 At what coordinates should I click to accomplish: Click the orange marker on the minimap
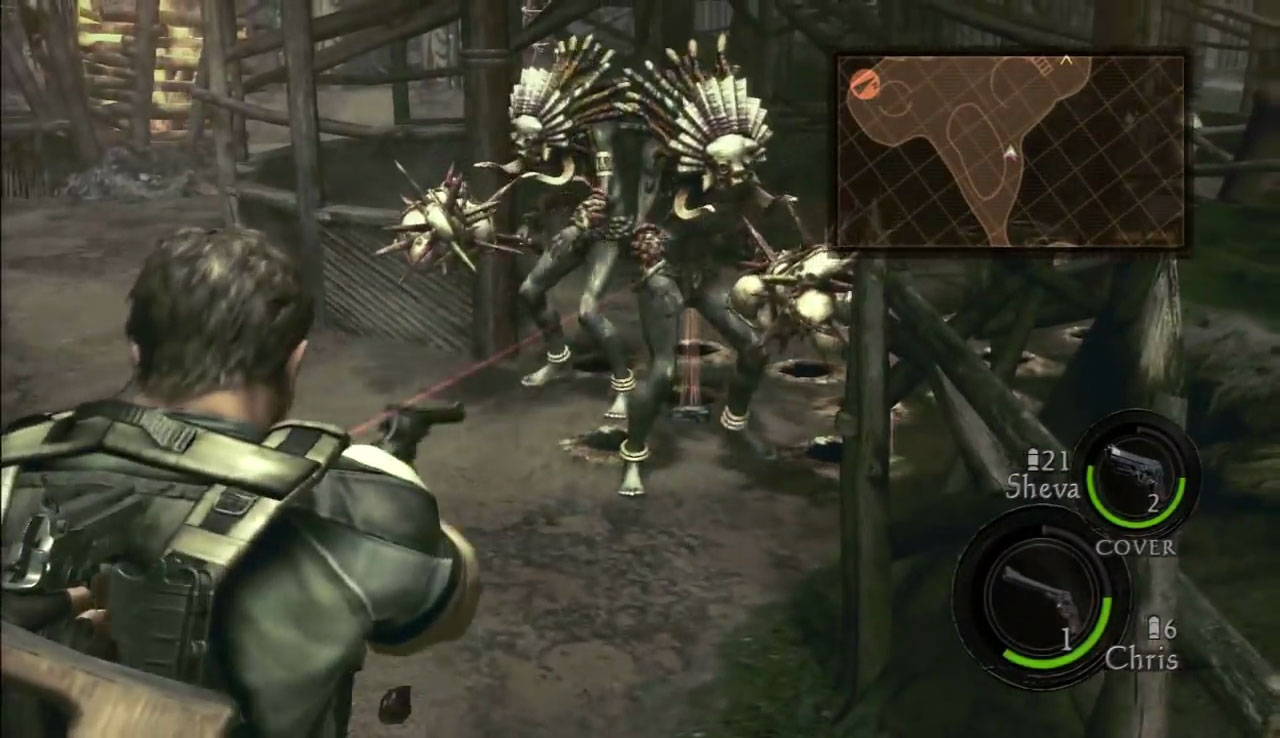tap(862, 84)
